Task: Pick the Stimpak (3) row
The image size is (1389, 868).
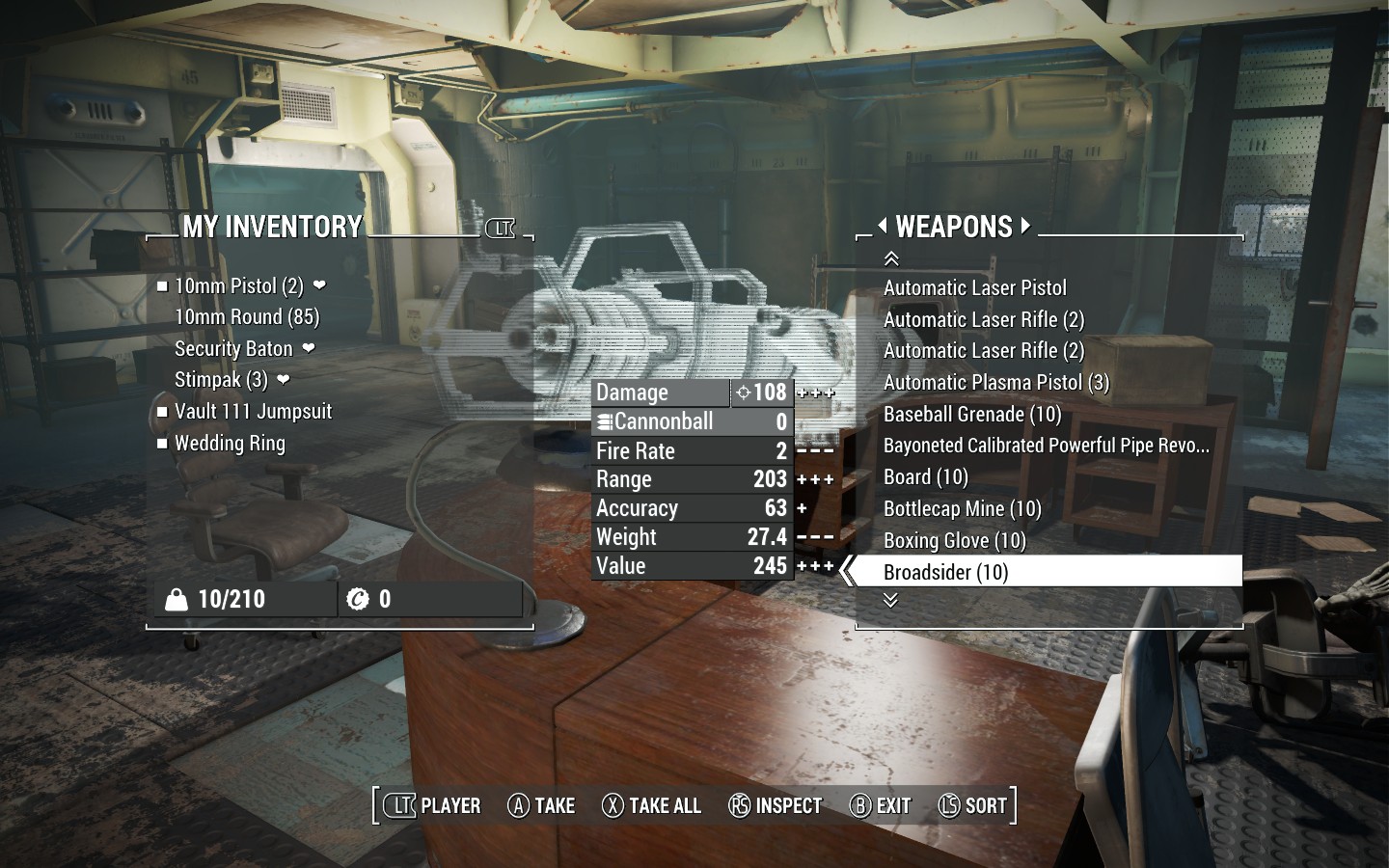Action: click(221, 380)
